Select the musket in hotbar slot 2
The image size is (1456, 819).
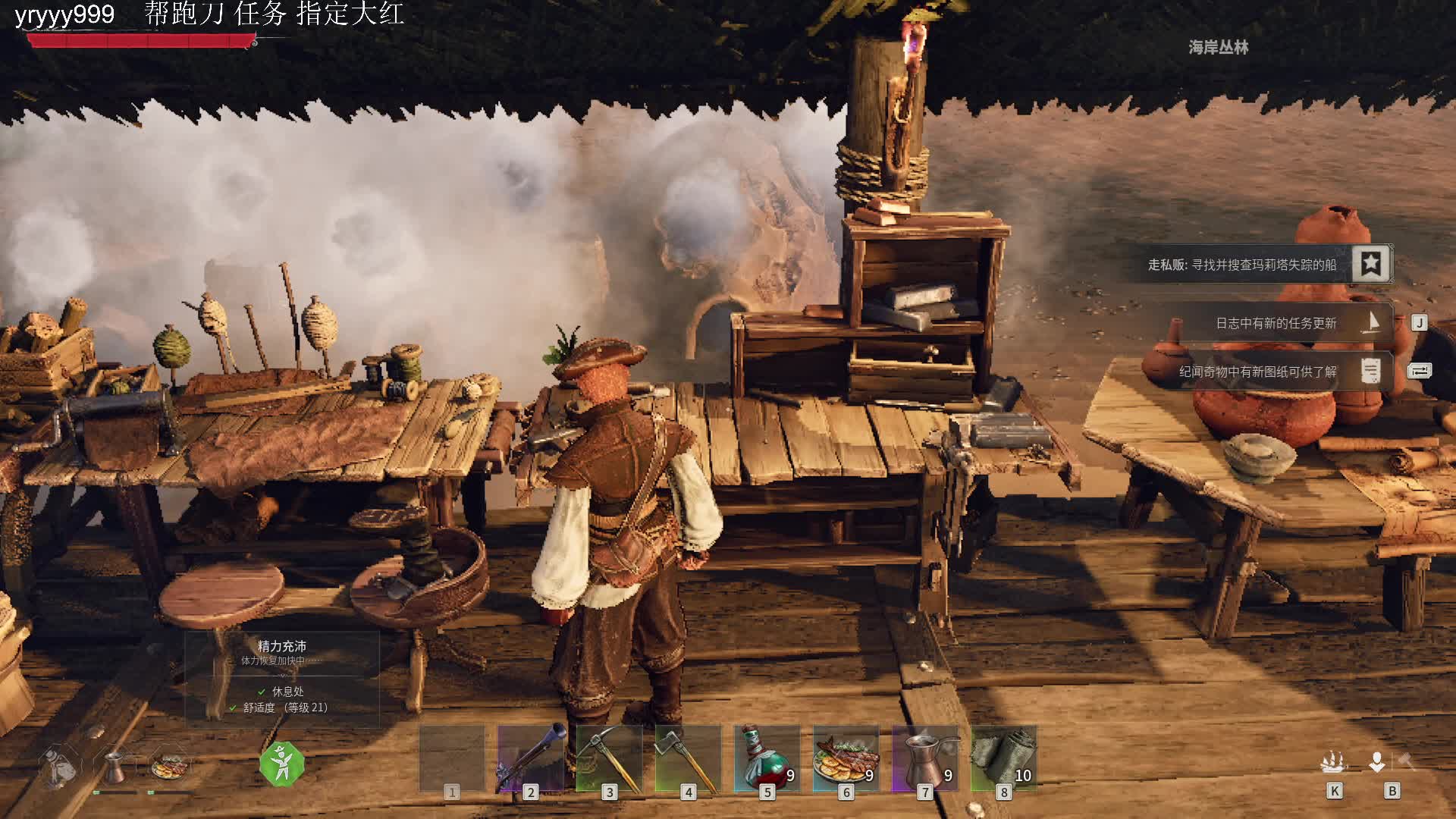[530, 758]
